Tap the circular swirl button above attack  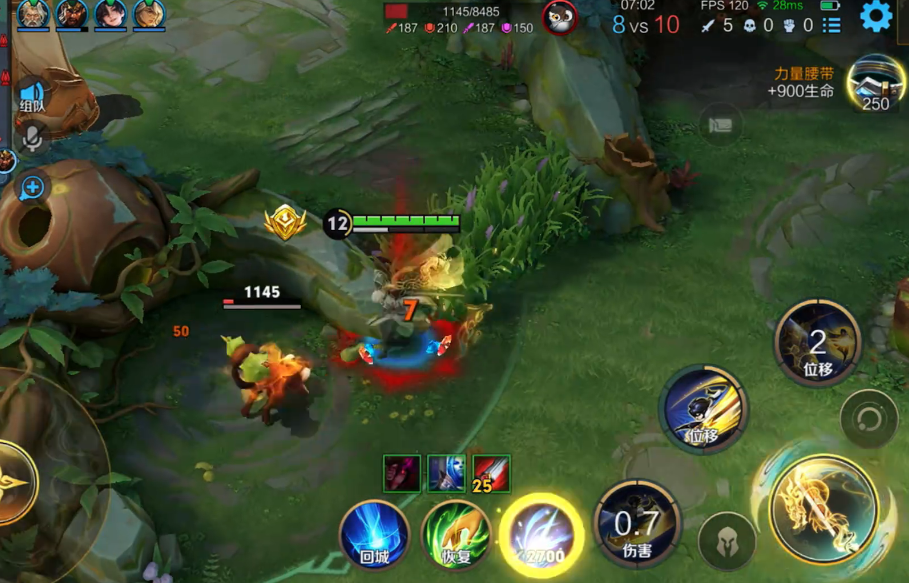pyautogui.click(x=868, y=418)
